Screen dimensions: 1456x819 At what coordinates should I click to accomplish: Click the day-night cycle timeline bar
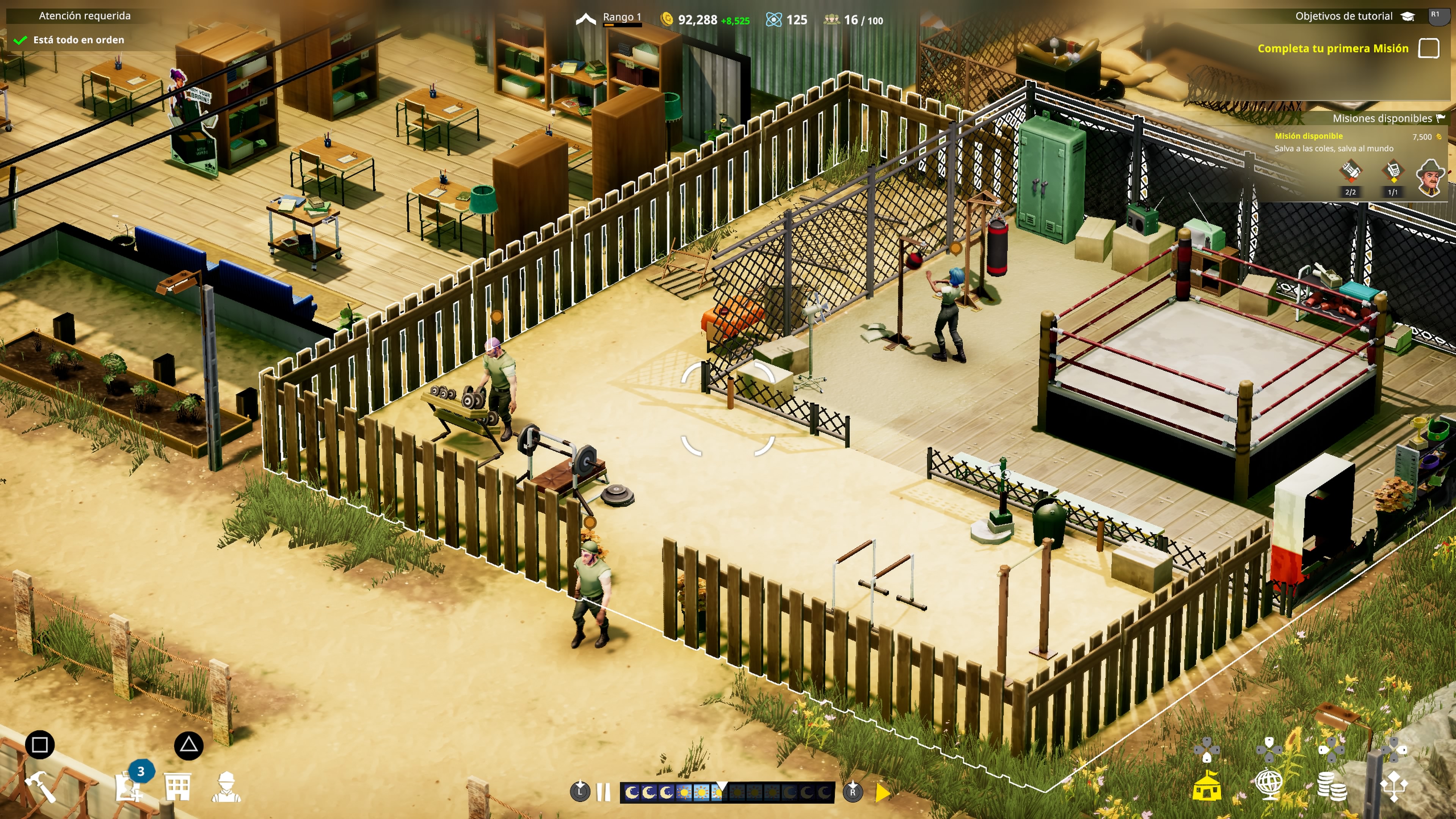pos(727,792)
